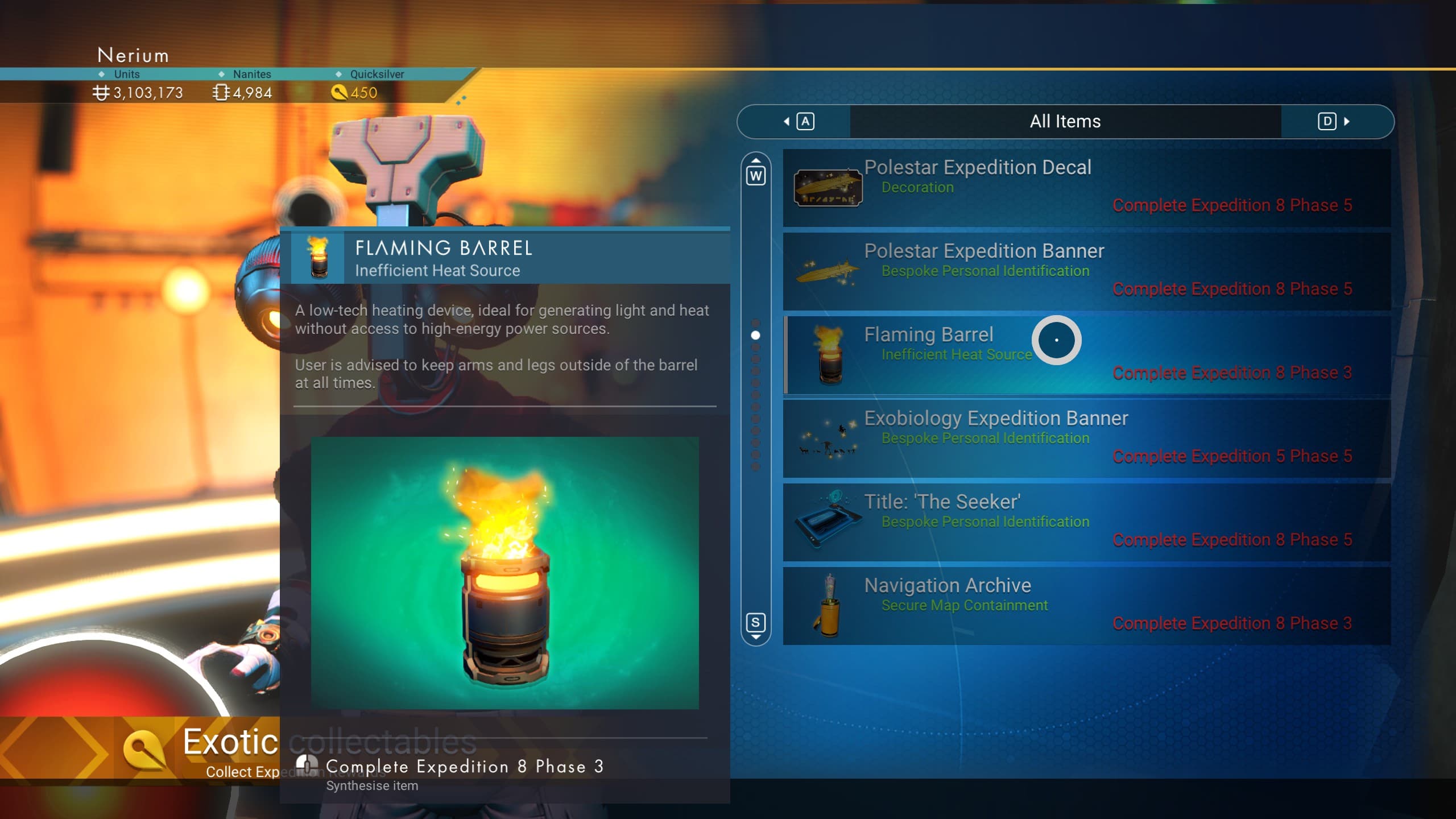Select Title: 'The Seeker' reward
Viewport: 1456px width, 819px height.
coord(1086,522)
